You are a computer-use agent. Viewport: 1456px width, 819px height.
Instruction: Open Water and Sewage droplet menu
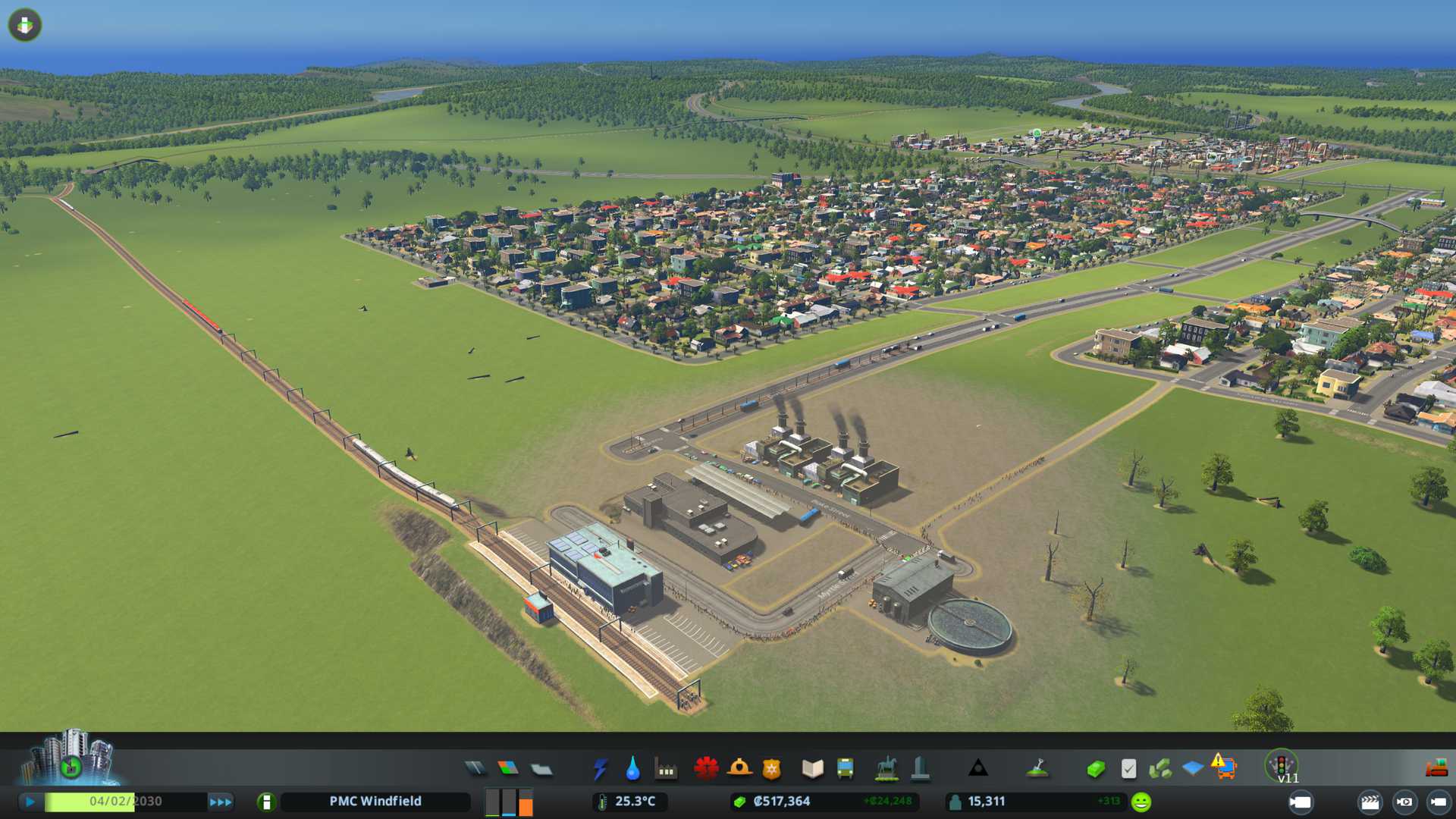[x=632, y=769]
